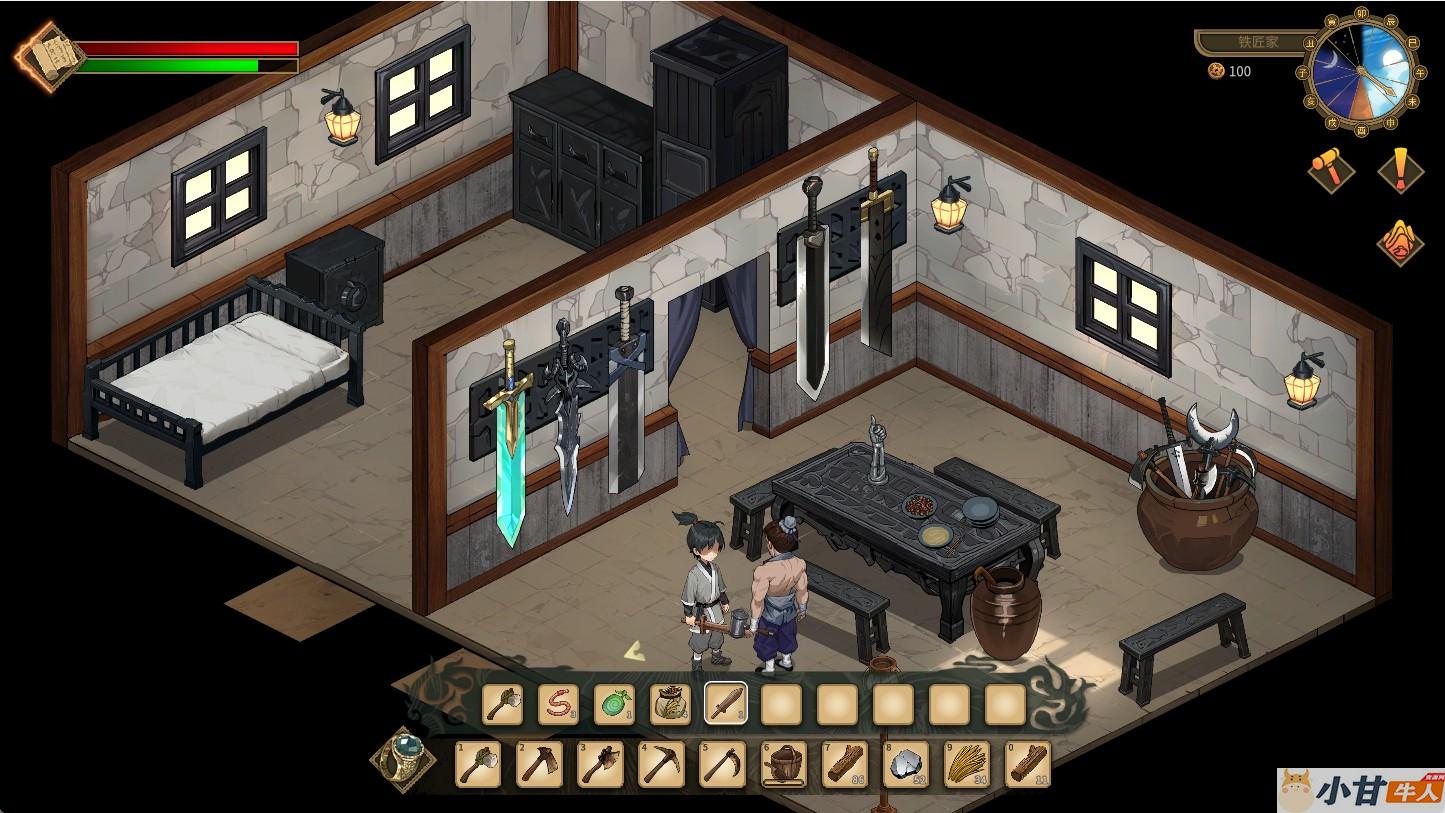Image resolution: width=1445 pixels, height=813 pixels.
Task: Select the seed sack slot
Action: pos(670,704)
